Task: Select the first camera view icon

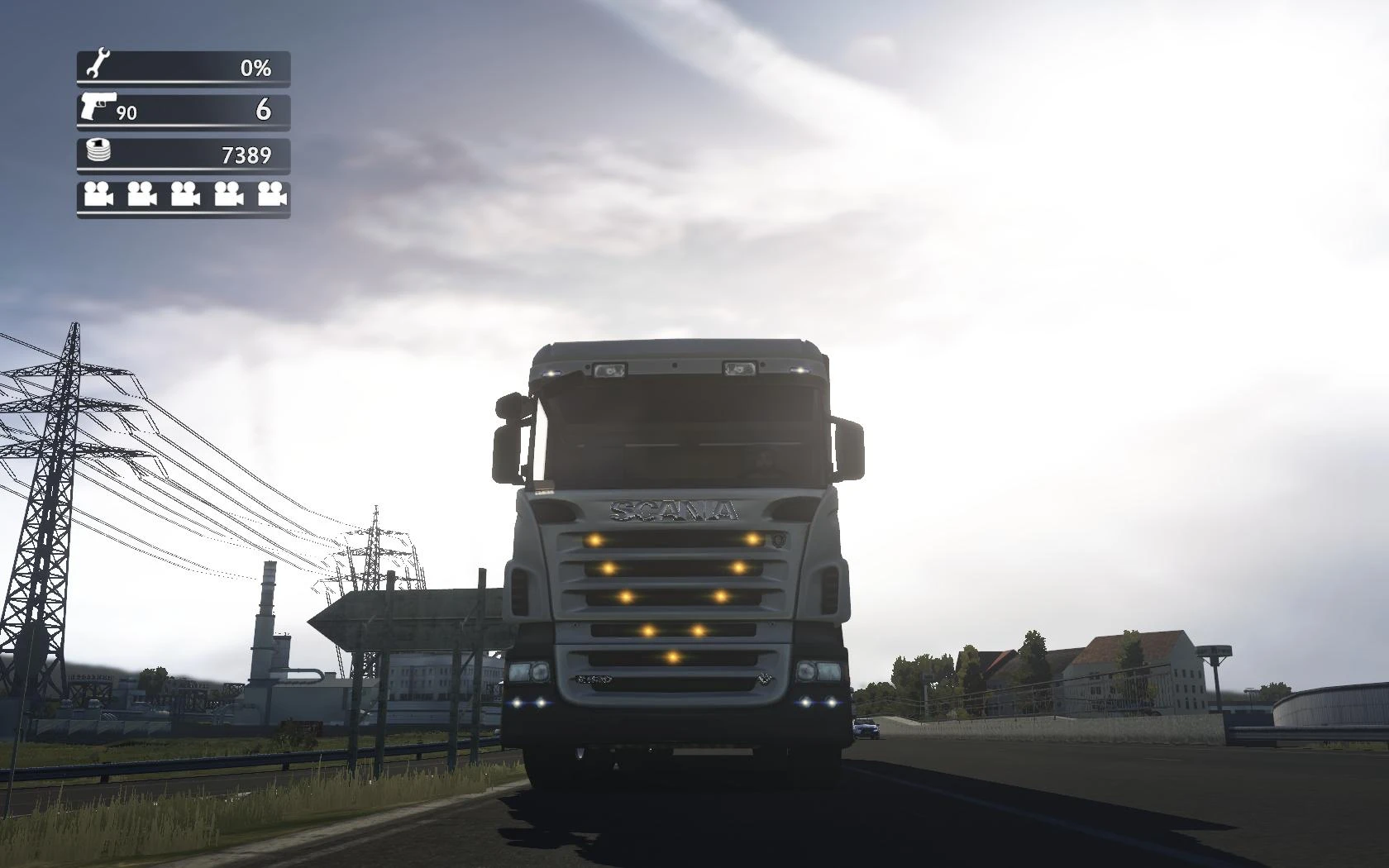Action: [97, 196]
